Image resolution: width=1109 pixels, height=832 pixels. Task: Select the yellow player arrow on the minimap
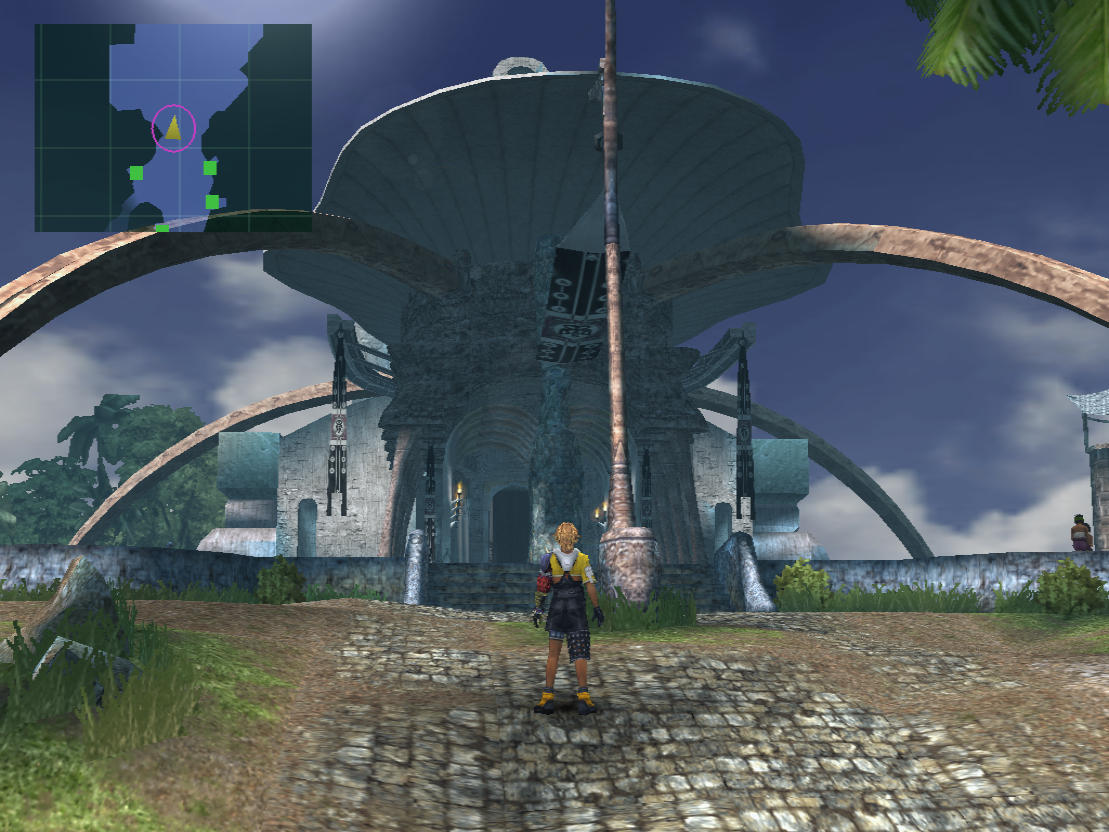coord(174,128)
